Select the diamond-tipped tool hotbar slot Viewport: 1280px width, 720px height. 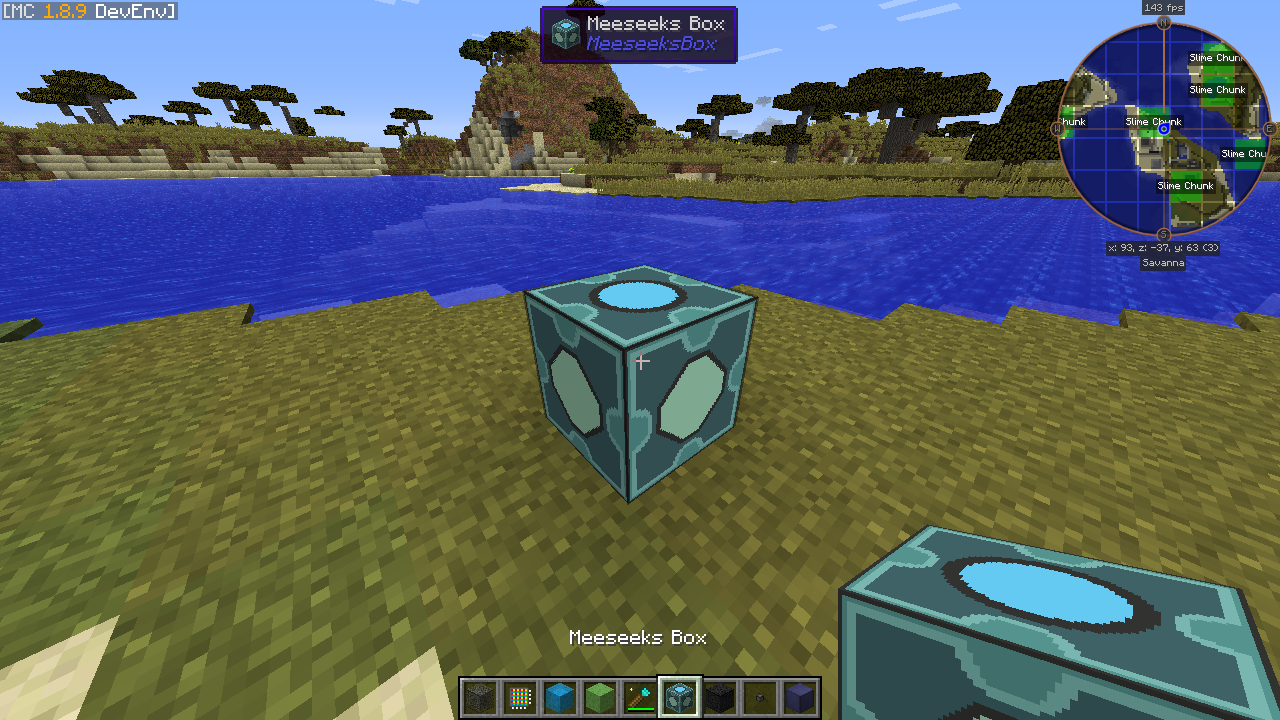(639, 697)
